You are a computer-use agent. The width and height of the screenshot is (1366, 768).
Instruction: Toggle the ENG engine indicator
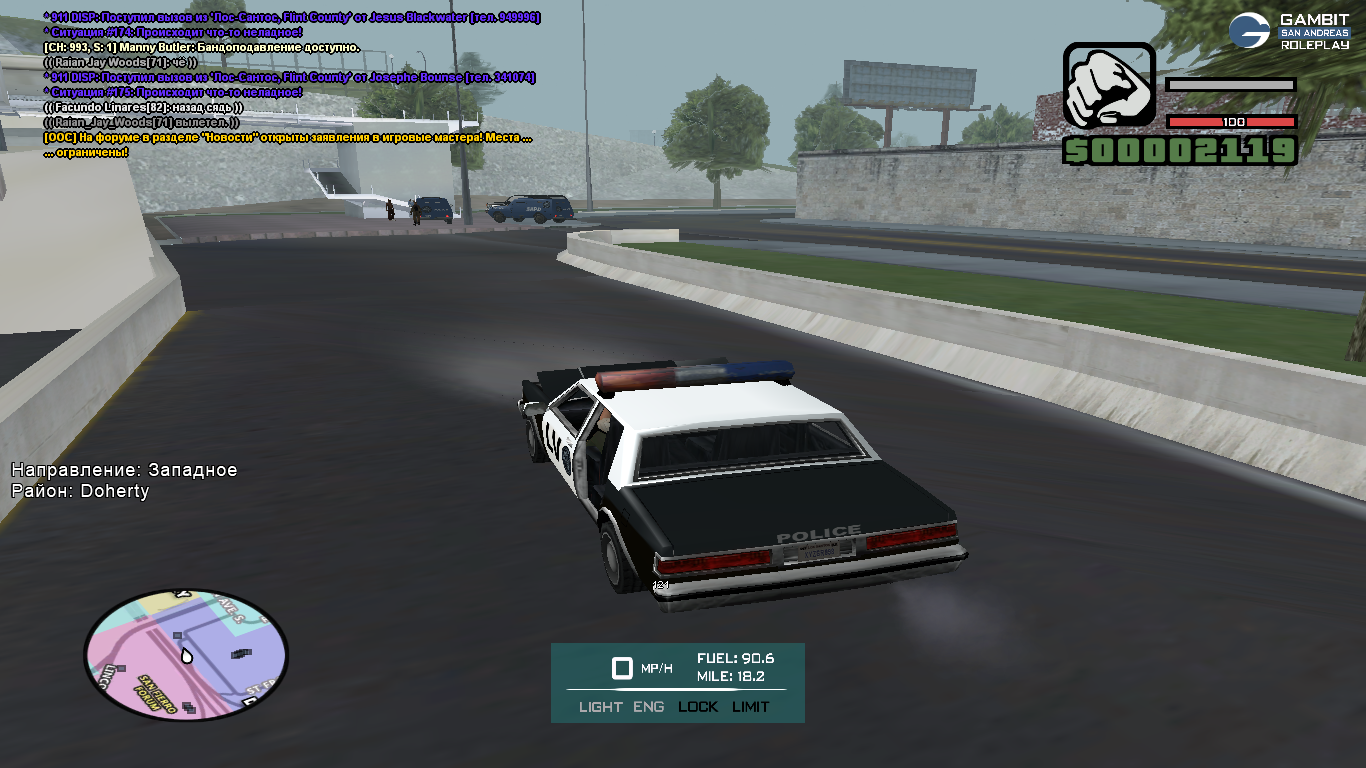[x=648, y=707]
